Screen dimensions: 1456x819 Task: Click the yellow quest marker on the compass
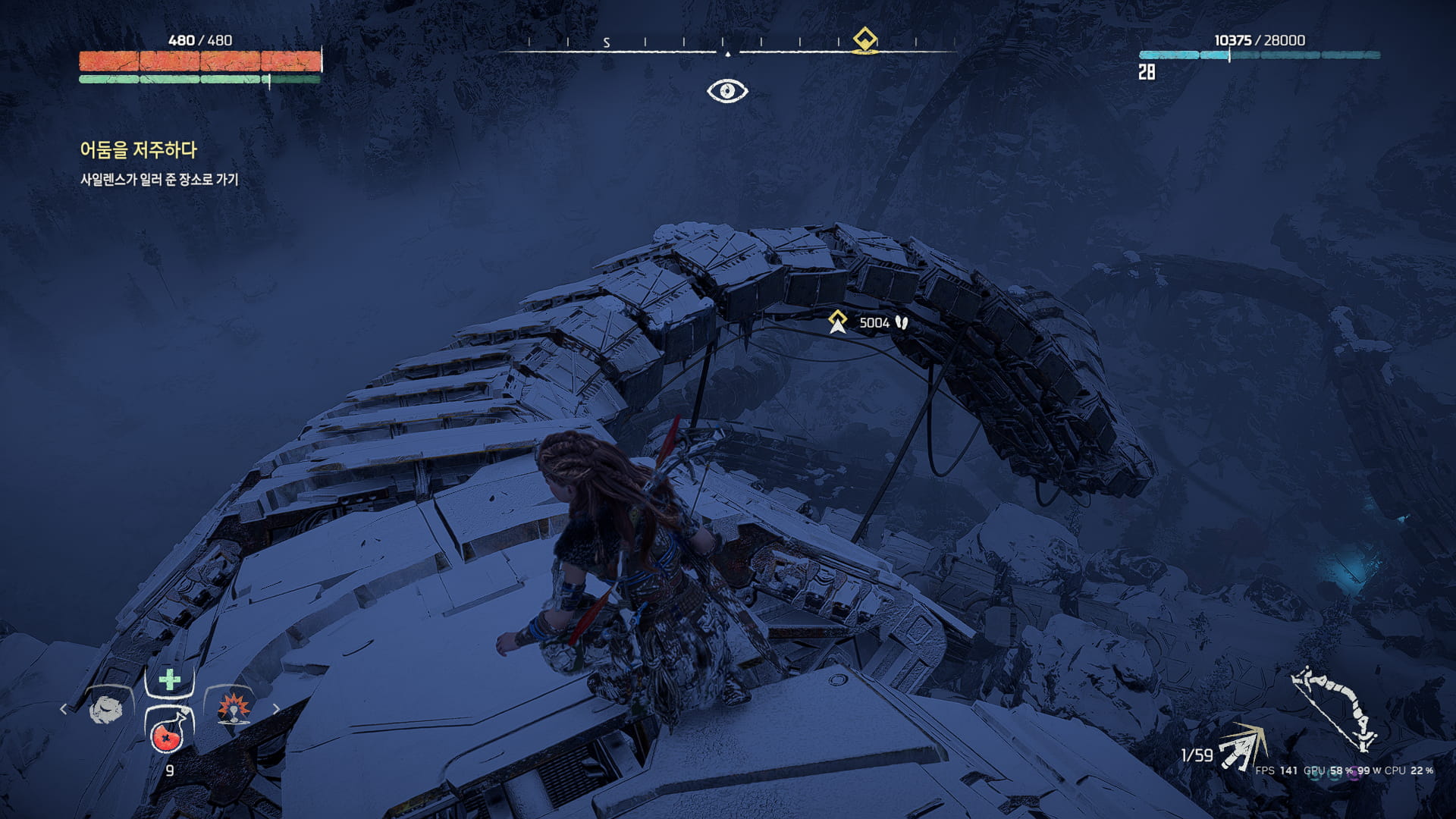864,39
